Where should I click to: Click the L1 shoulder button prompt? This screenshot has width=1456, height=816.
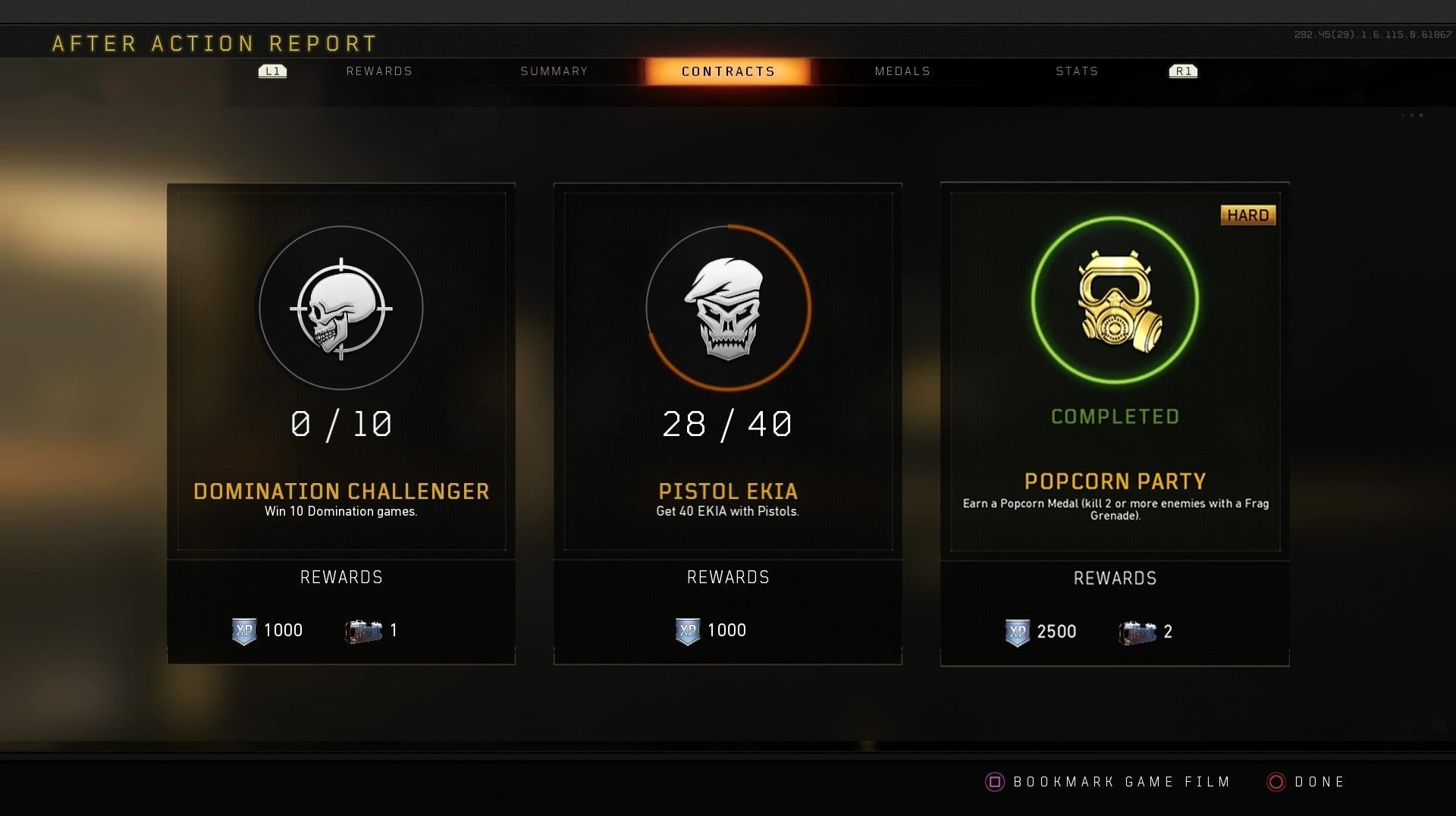coord(271,71)
